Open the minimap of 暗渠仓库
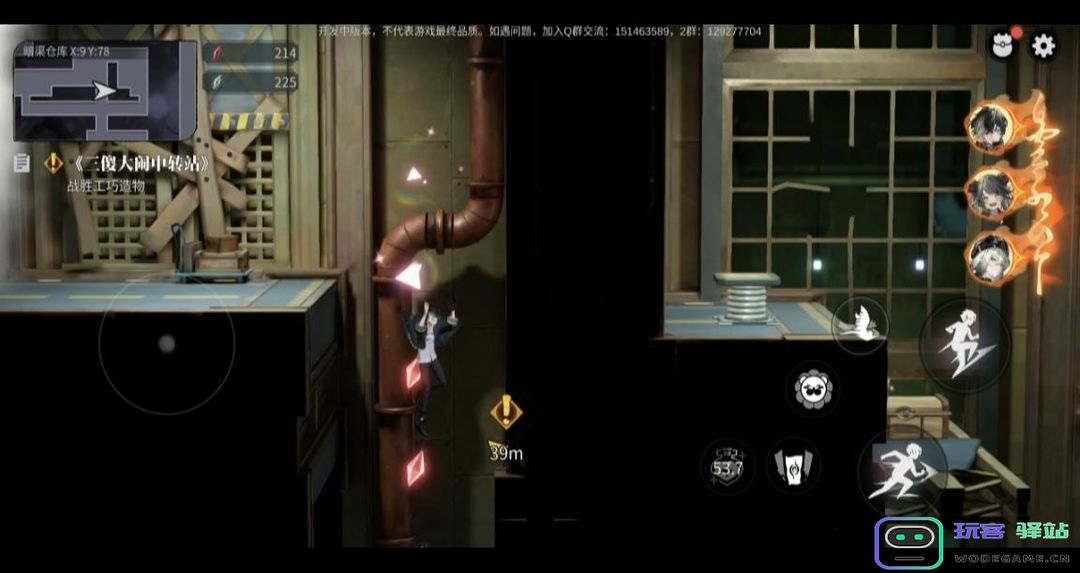The width and height of the screenshot is (1080, 573). (104, 91)
